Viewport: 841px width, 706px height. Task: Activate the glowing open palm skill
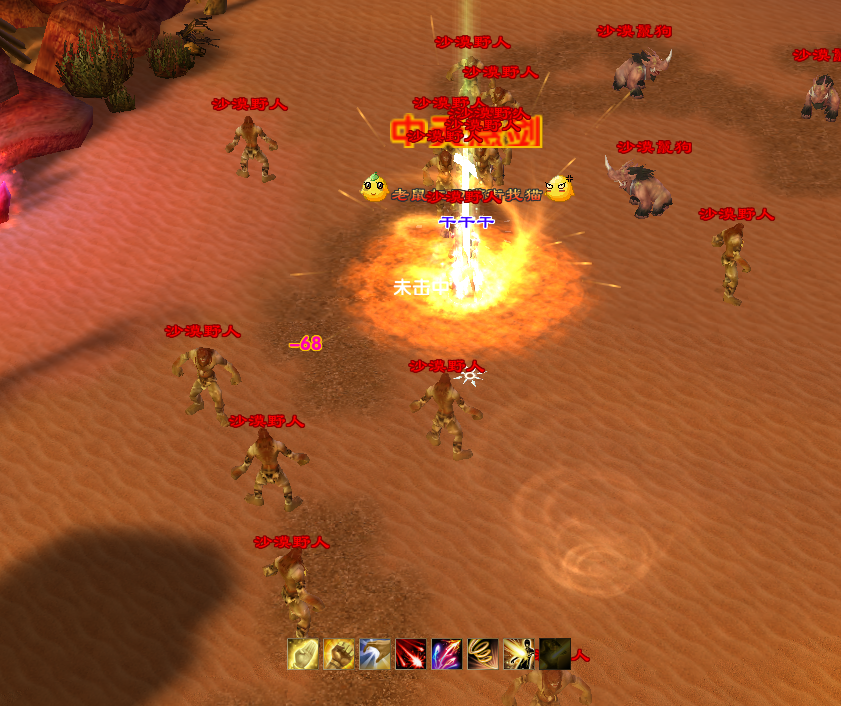point(303,654)
